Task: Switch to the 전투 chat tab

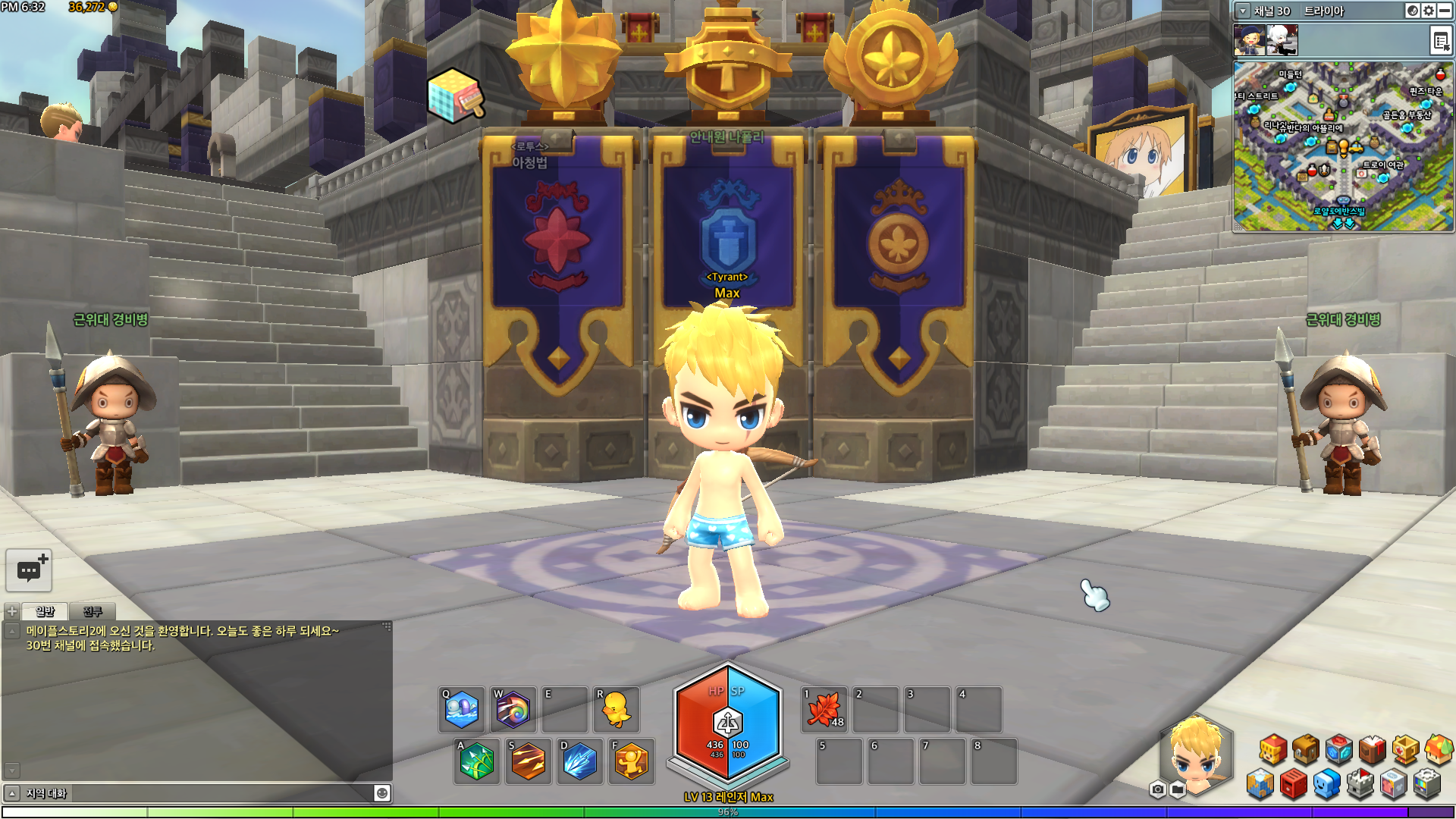Action: tap(93, 611)
